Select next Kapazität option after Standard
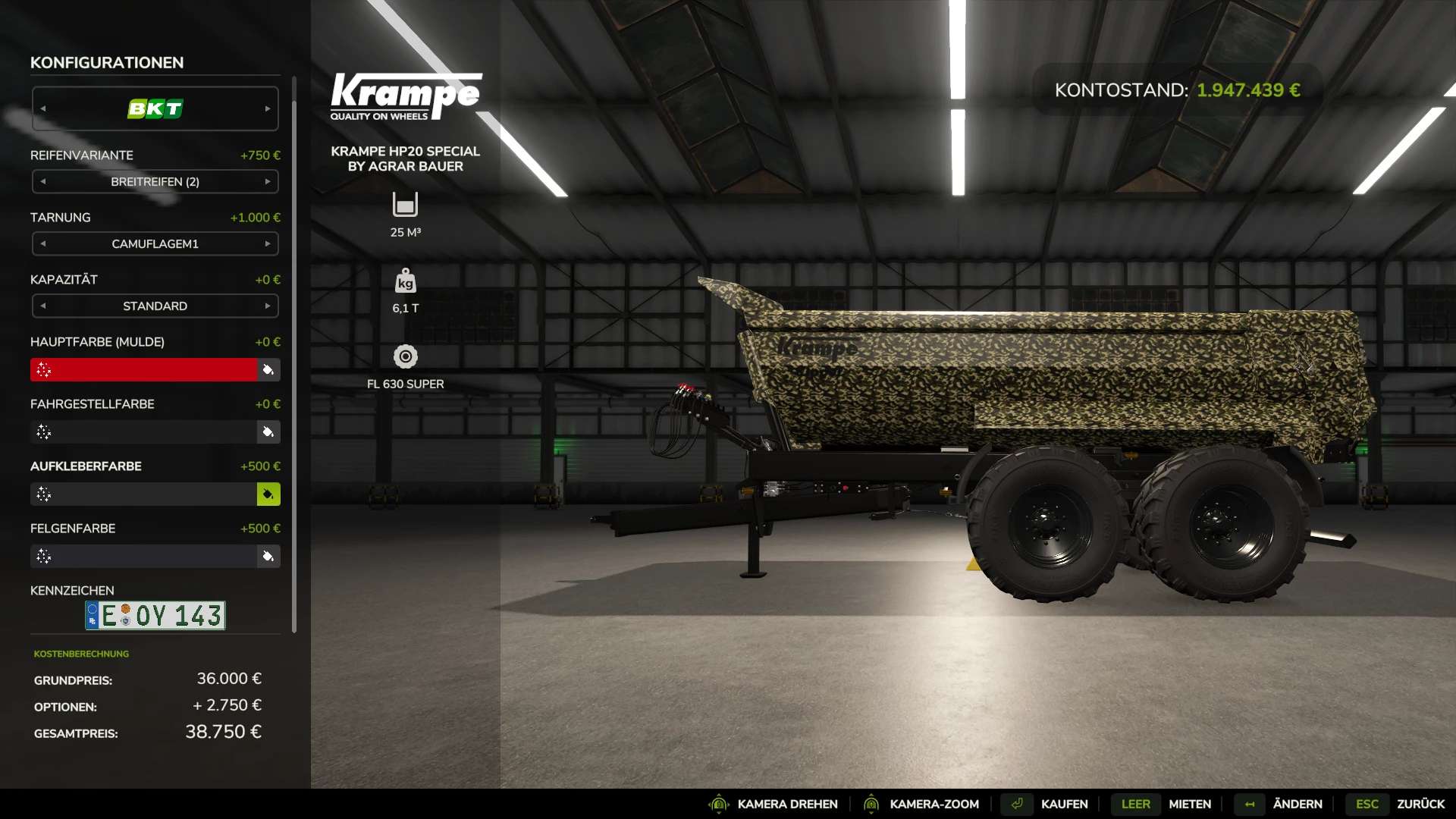Viewport: 1456px width, 819px height. tap(268, 306)
